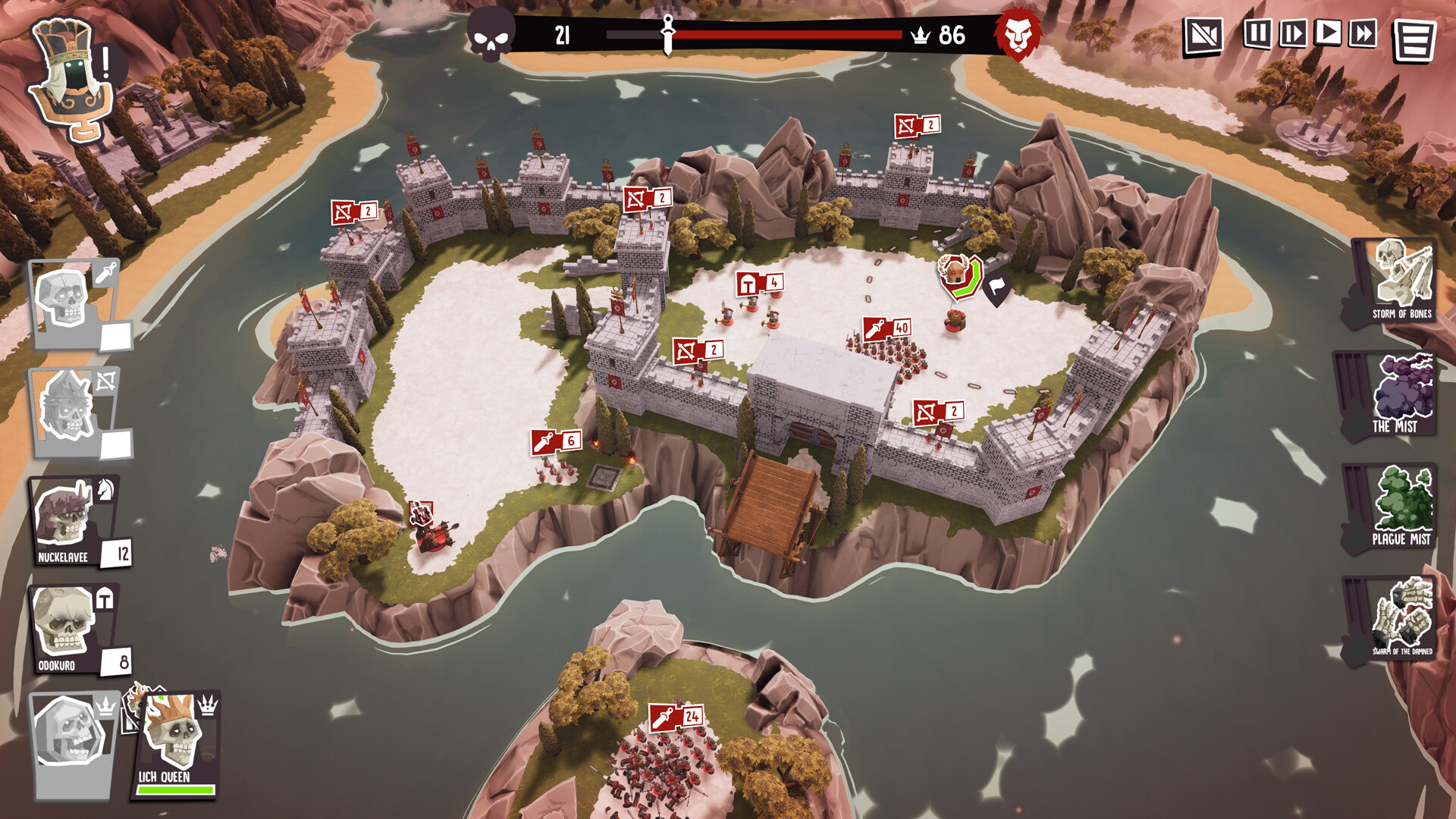Click the crown score icon
Screen dimensions: 1456x819
tap(920, 33)
